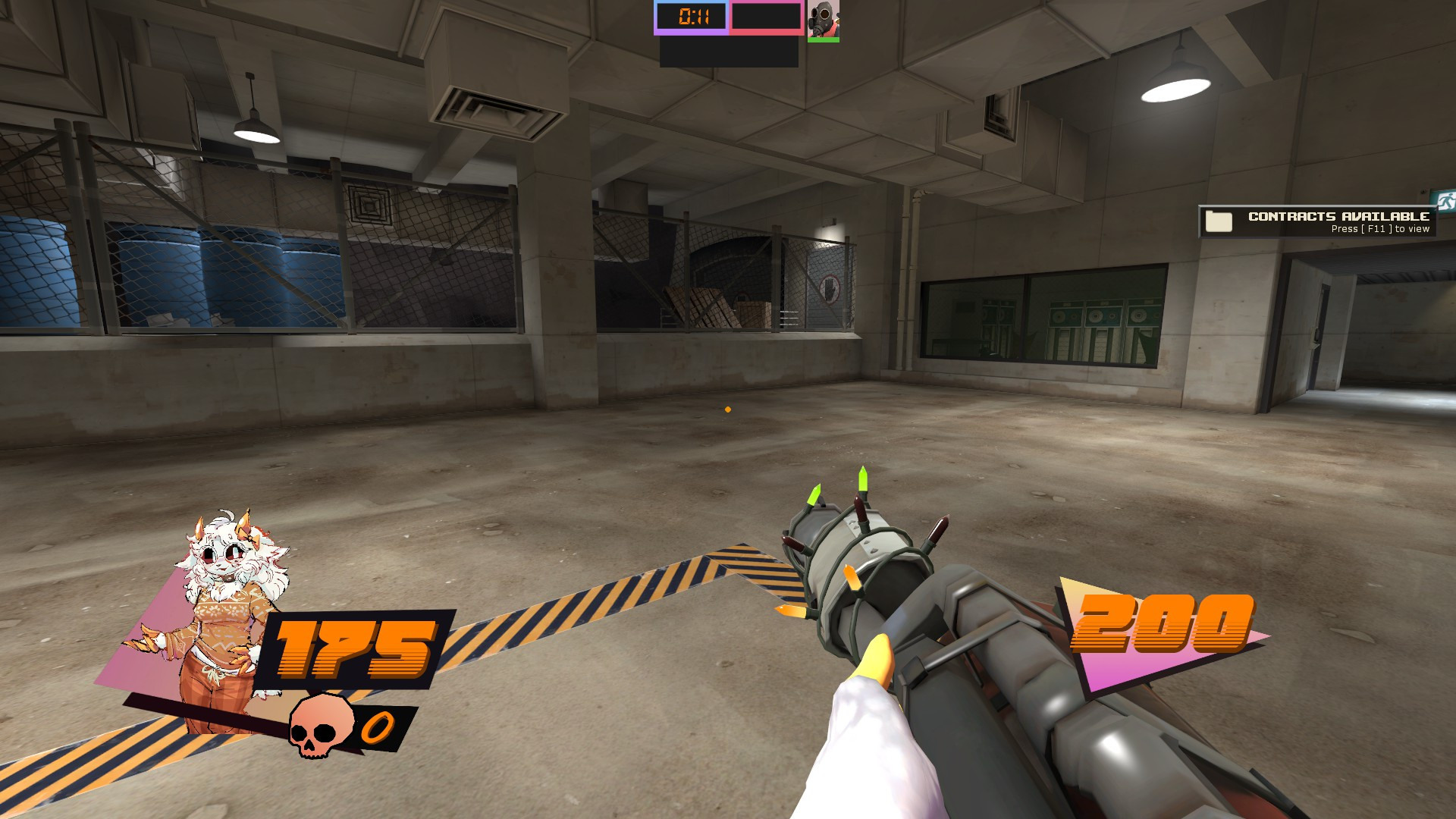1456x819 pixels.
Task: Toggle the blue team timer panel
Action: pos(692,18)
